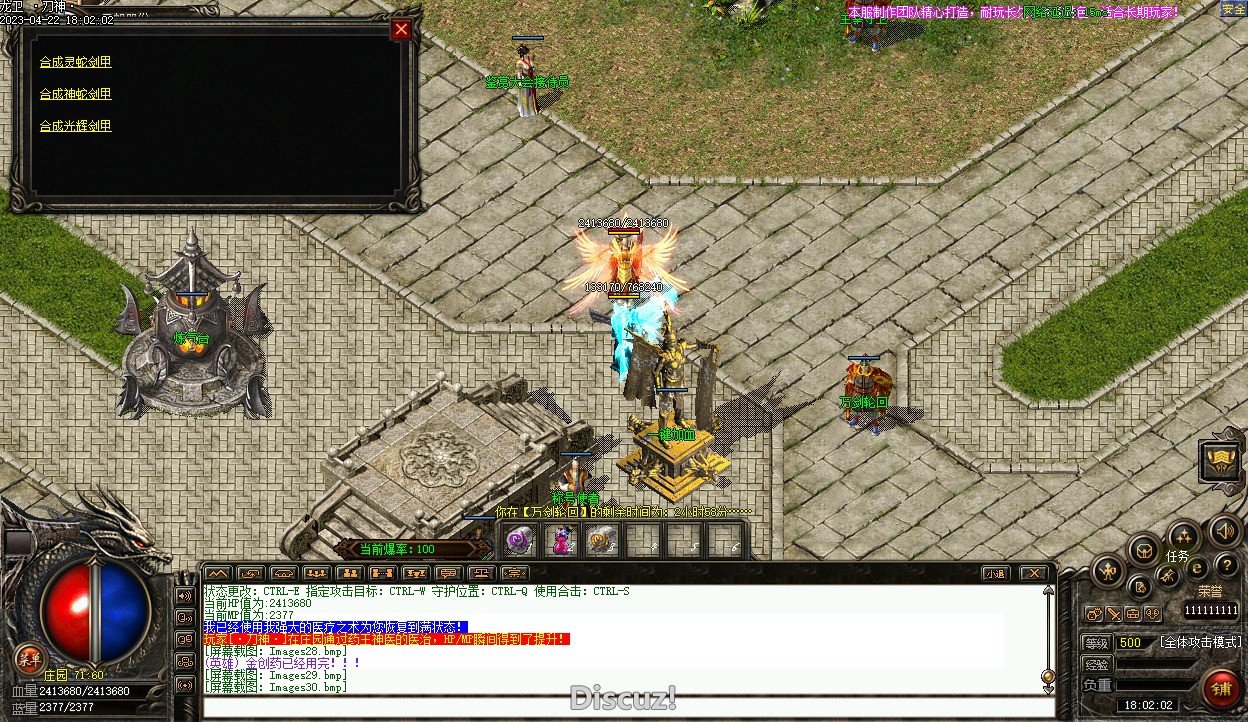The image size is (1248, 722).
Task: Pick 合成光辉剑甲 from the dialog
Action: click(x=76, y=126)
